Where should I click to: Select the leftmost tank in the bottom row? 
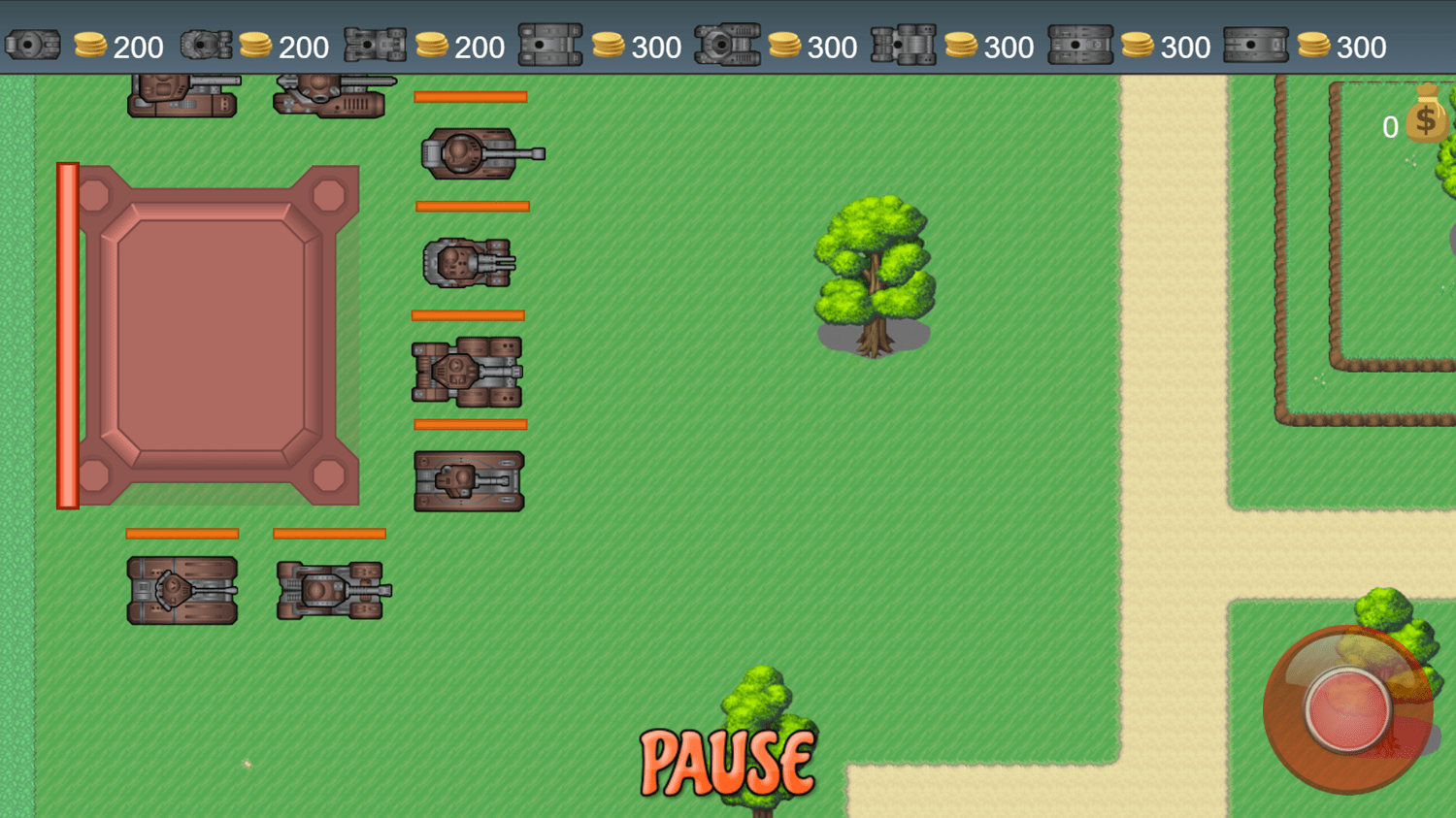(x=181, y=590)
